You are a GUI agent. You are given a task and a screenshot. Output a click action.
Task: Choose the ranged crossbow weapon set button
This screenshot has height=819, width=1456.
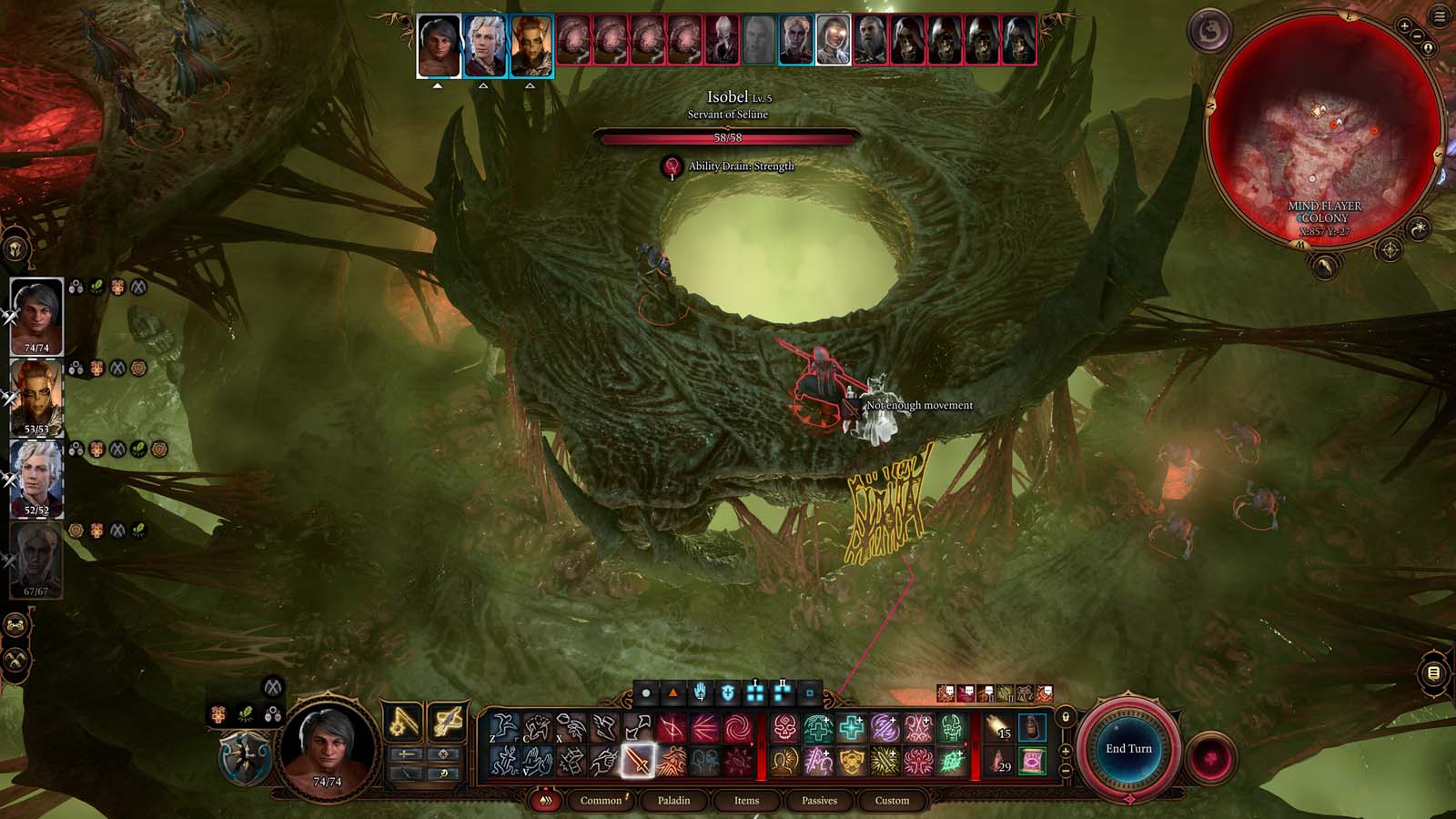click(447, 723)
